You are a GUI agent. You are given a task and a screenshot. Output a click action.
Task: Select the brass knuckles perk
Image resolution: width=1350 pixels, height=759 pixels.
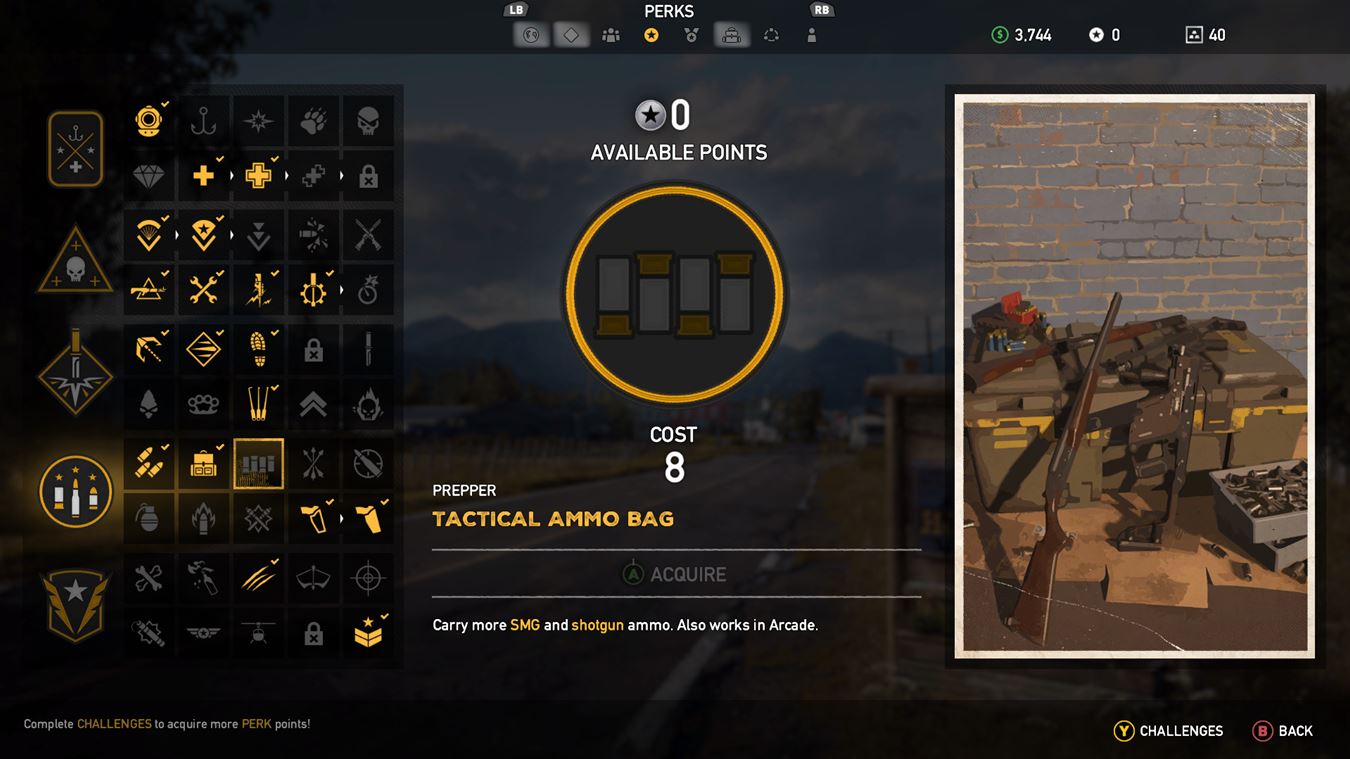coord(204,404)
